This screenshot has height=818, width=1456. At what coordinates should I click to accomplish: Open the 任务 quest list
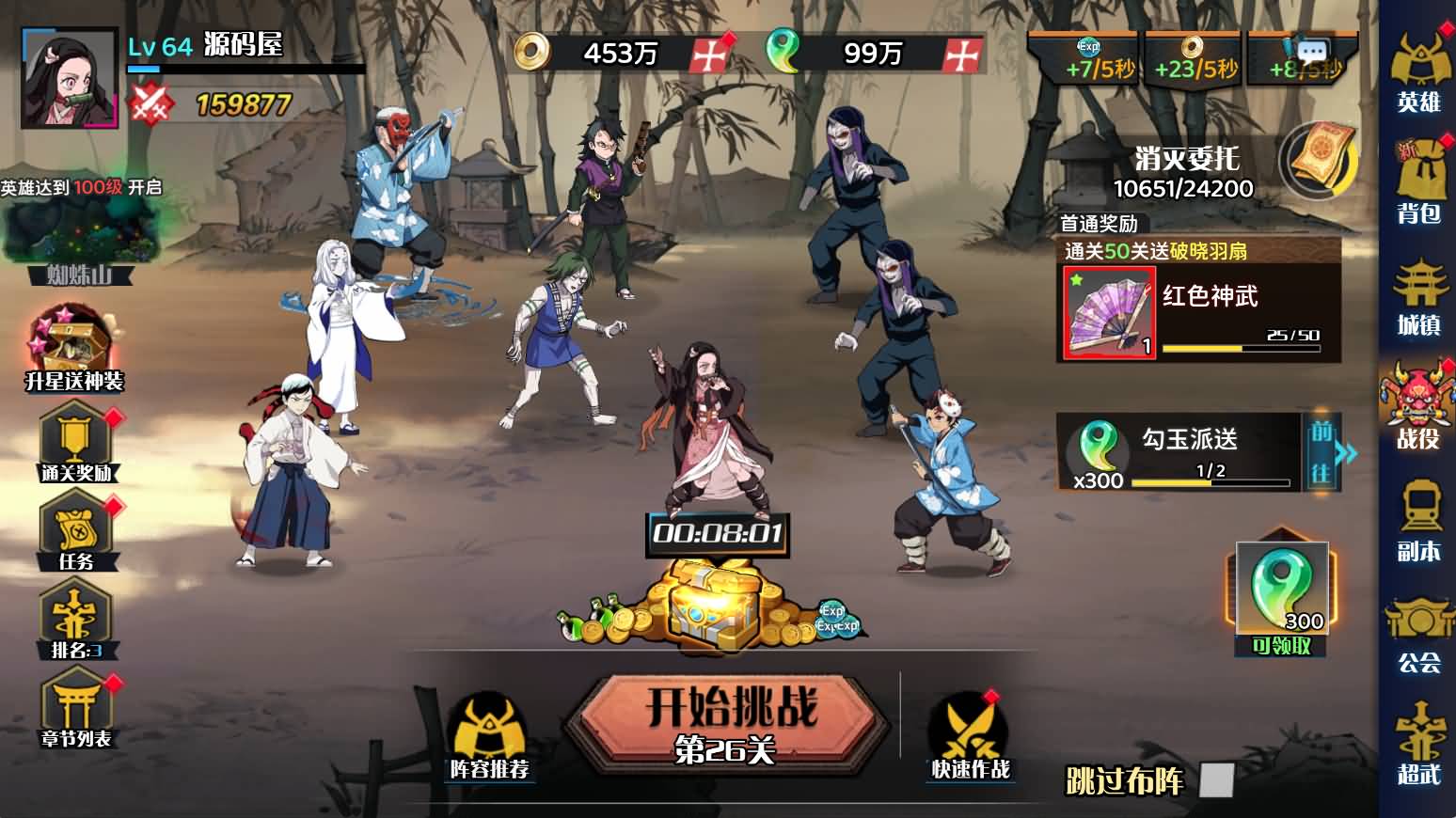point(75,531)
